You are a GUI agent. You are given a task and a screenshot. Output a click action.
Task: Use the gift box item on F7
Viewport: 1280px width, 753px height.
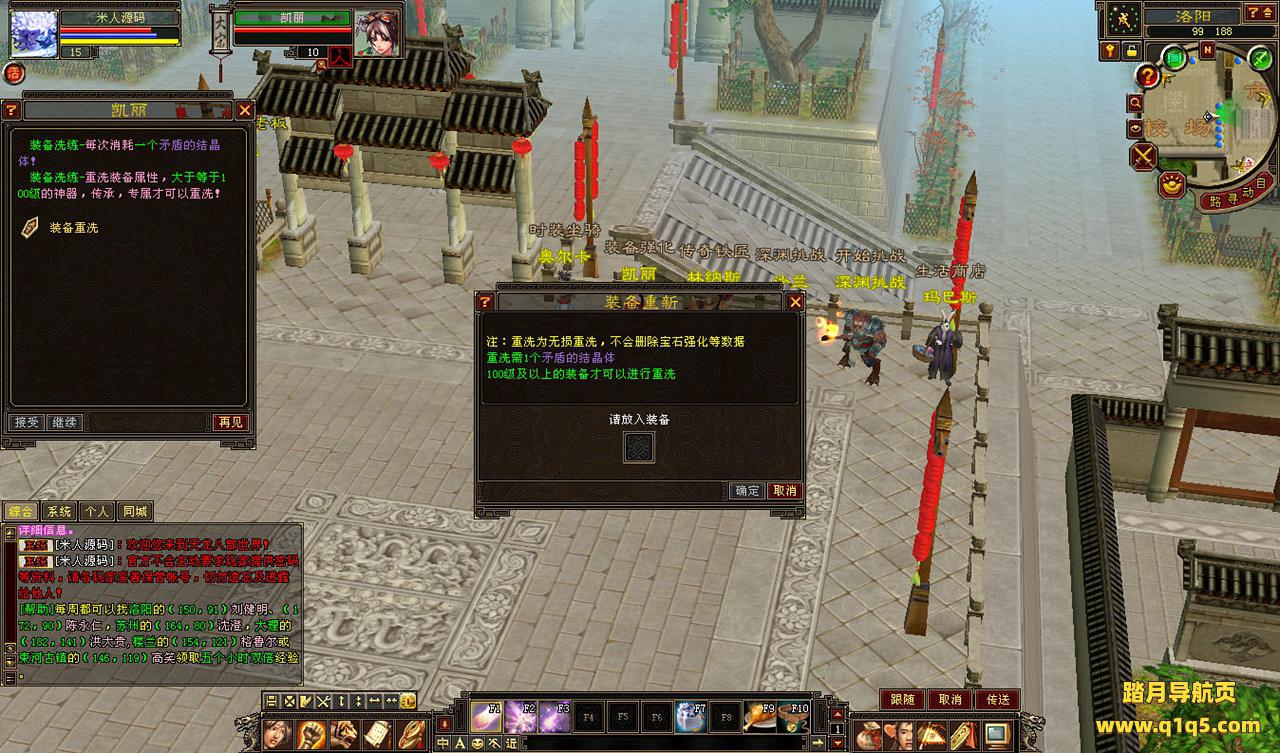[x=691, y=717]
